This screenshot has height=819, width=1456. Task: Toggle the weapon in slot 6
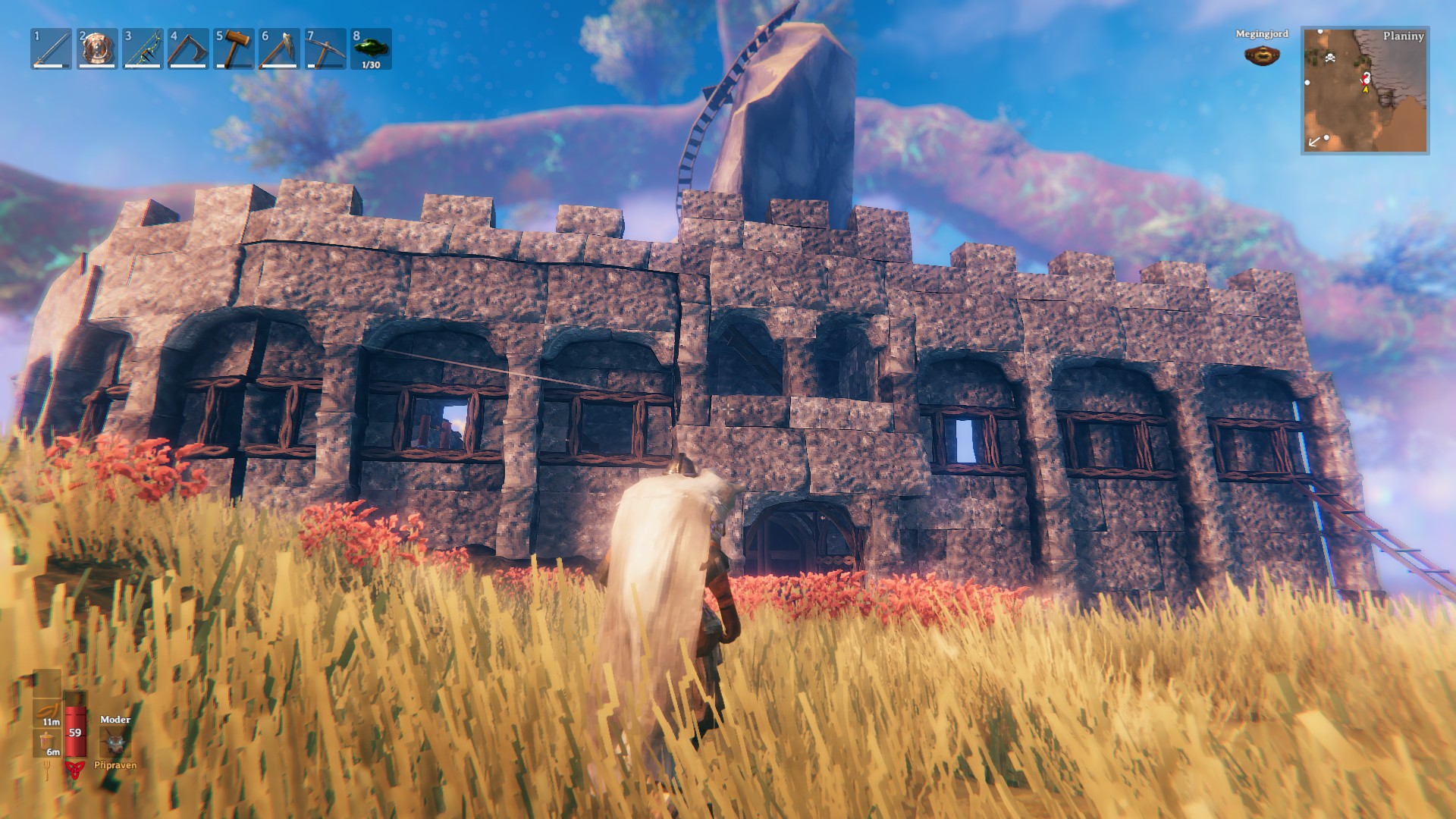pyautogui.click(x=279, y=49)
